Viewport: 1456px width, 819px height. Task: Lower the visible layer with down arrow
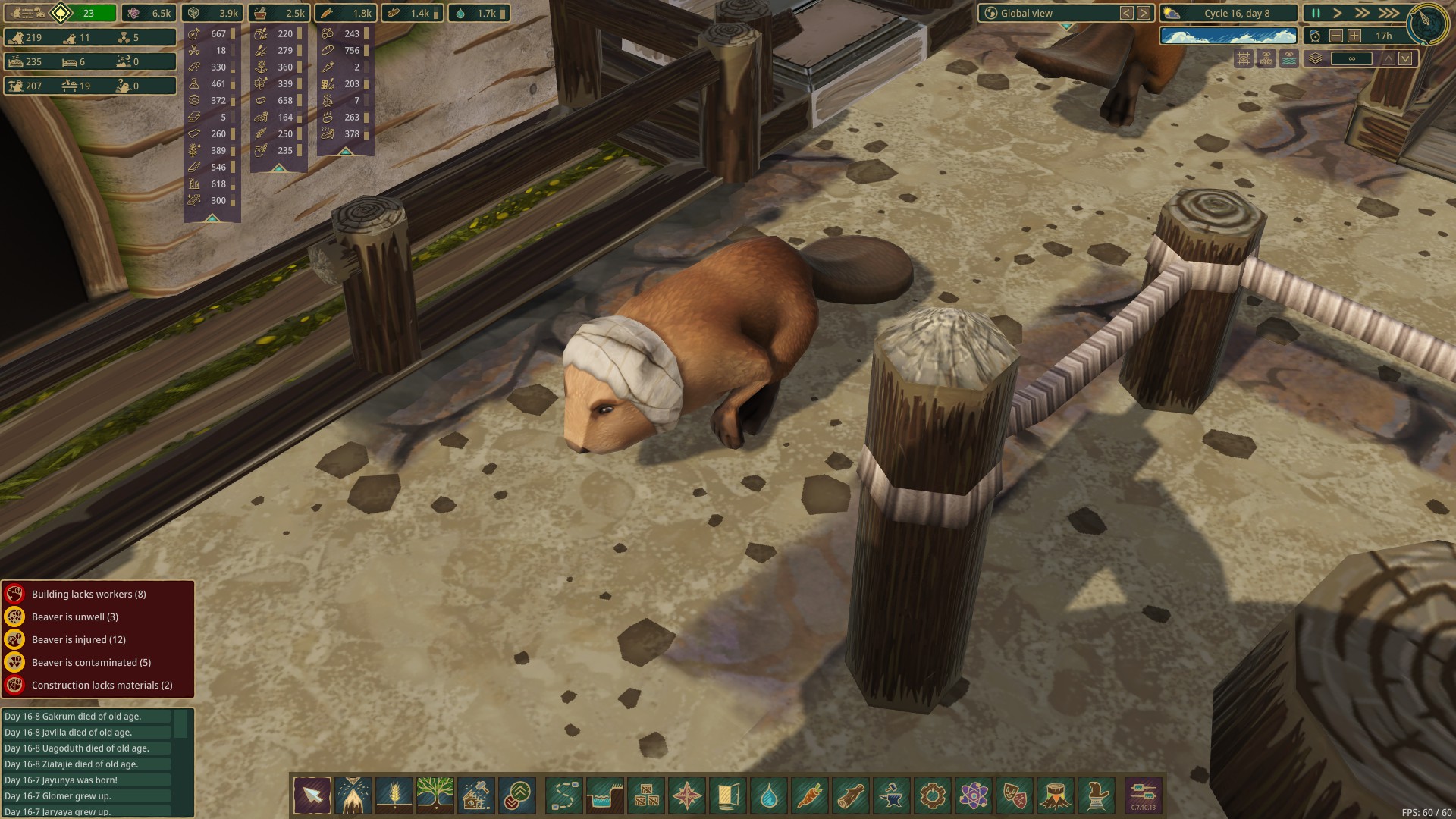1405,58
